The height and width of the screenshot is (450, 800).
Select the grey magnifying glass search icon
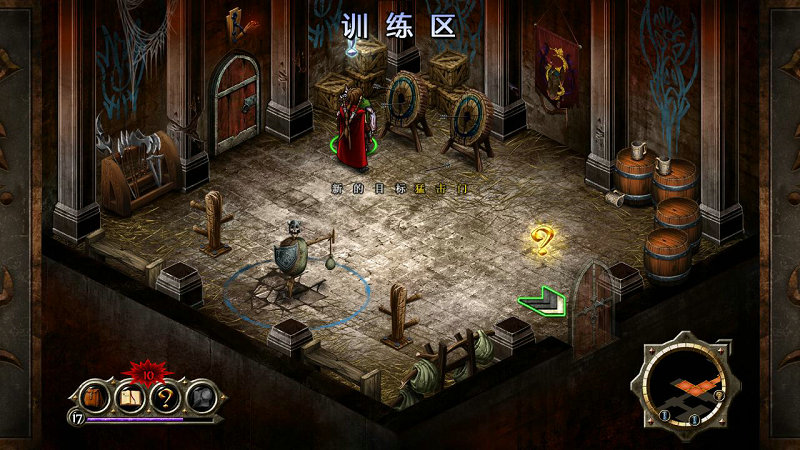coord(202,397)
